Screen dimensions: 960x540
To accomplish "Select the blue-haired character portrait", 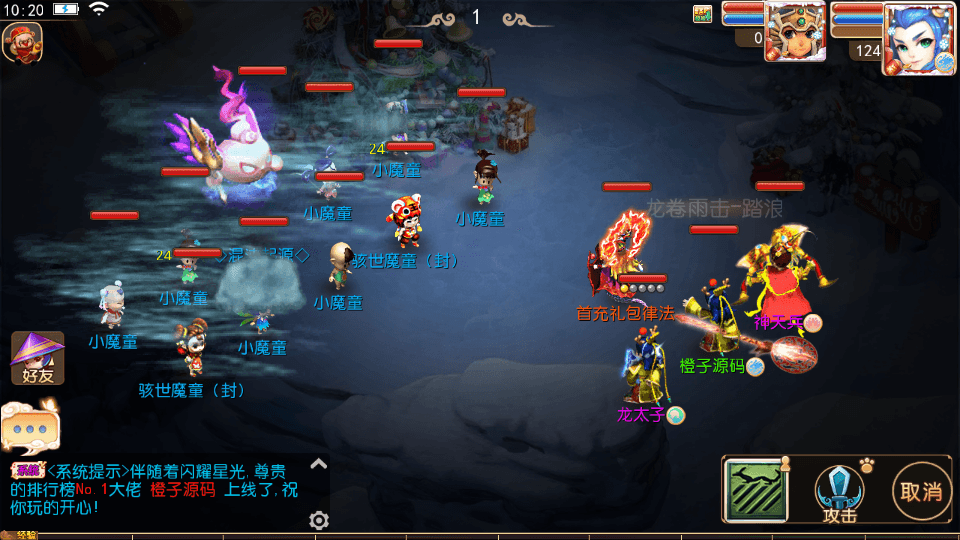I will (914, 38).
